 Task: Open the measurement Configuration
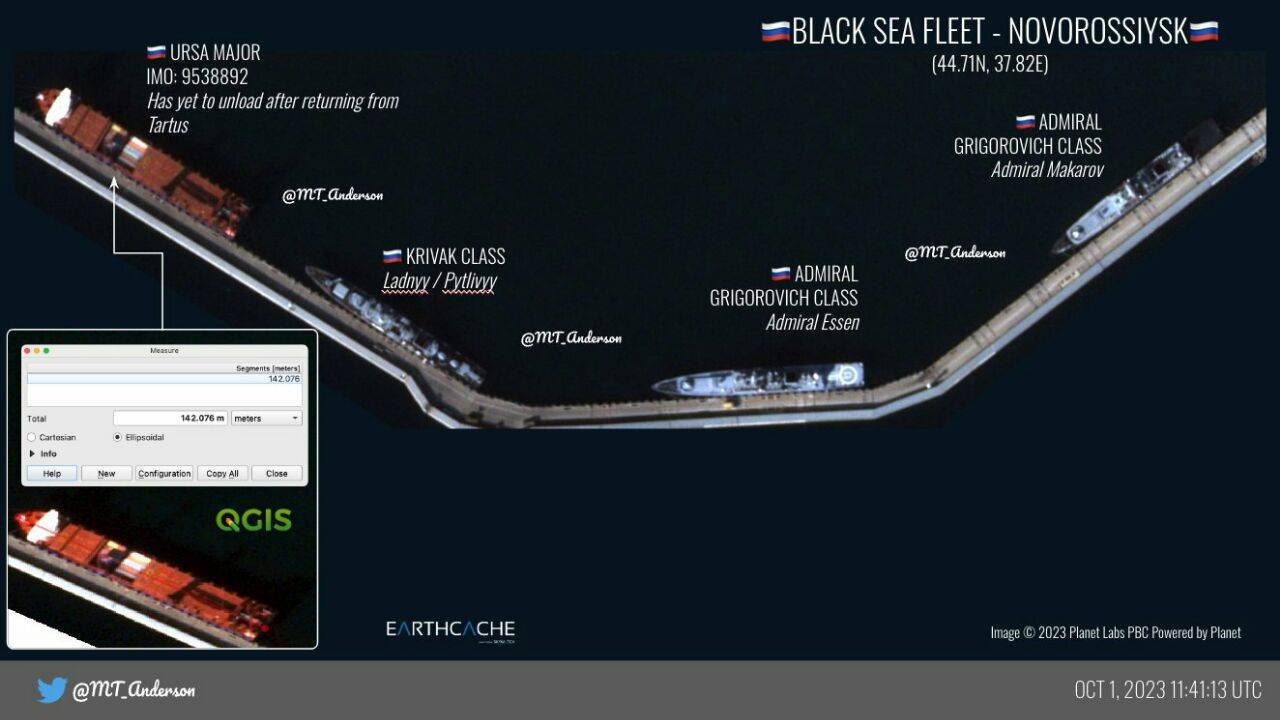[164, 473]
